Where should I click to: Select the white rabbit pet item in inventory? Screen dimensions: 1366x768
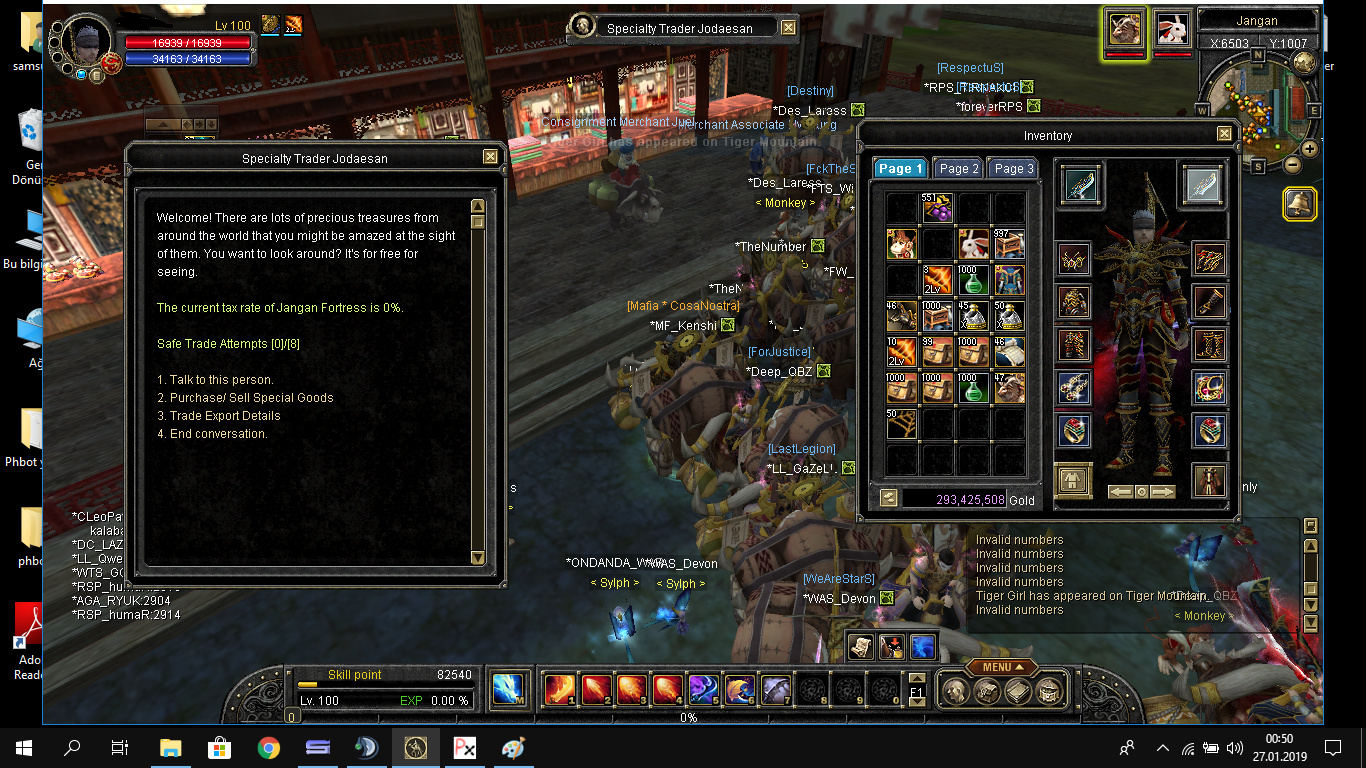pyautogui.click(x=974, y=244)
